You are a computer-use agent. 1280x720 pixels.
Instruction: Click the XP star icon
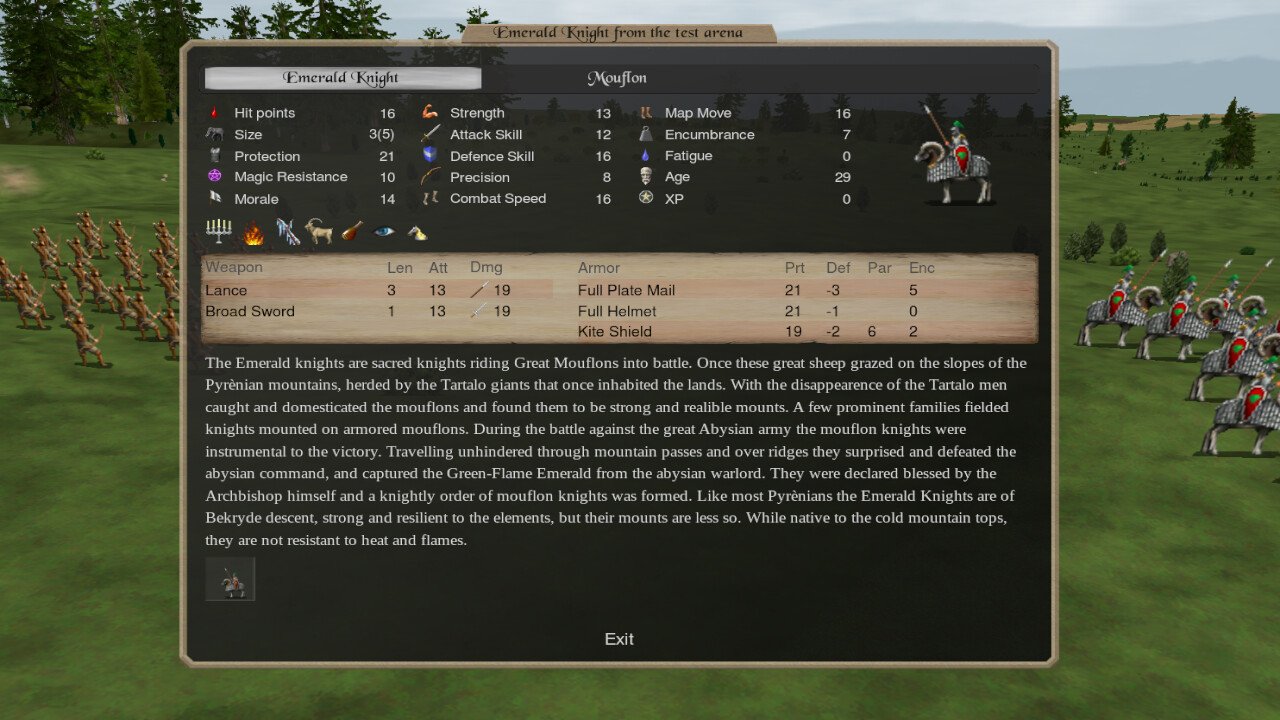tap(646, 198)
